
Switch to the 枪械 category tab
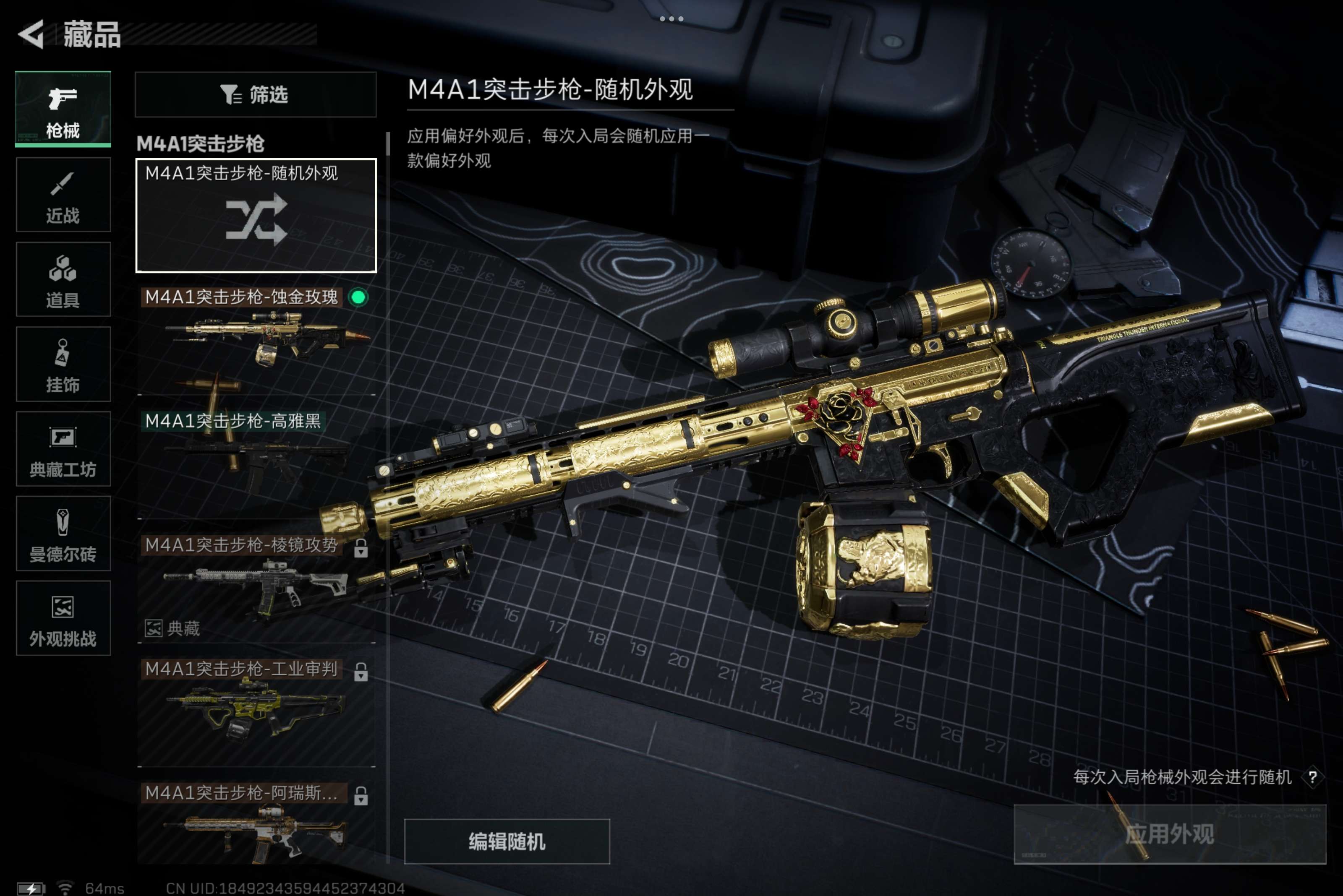tap(63, 109)
